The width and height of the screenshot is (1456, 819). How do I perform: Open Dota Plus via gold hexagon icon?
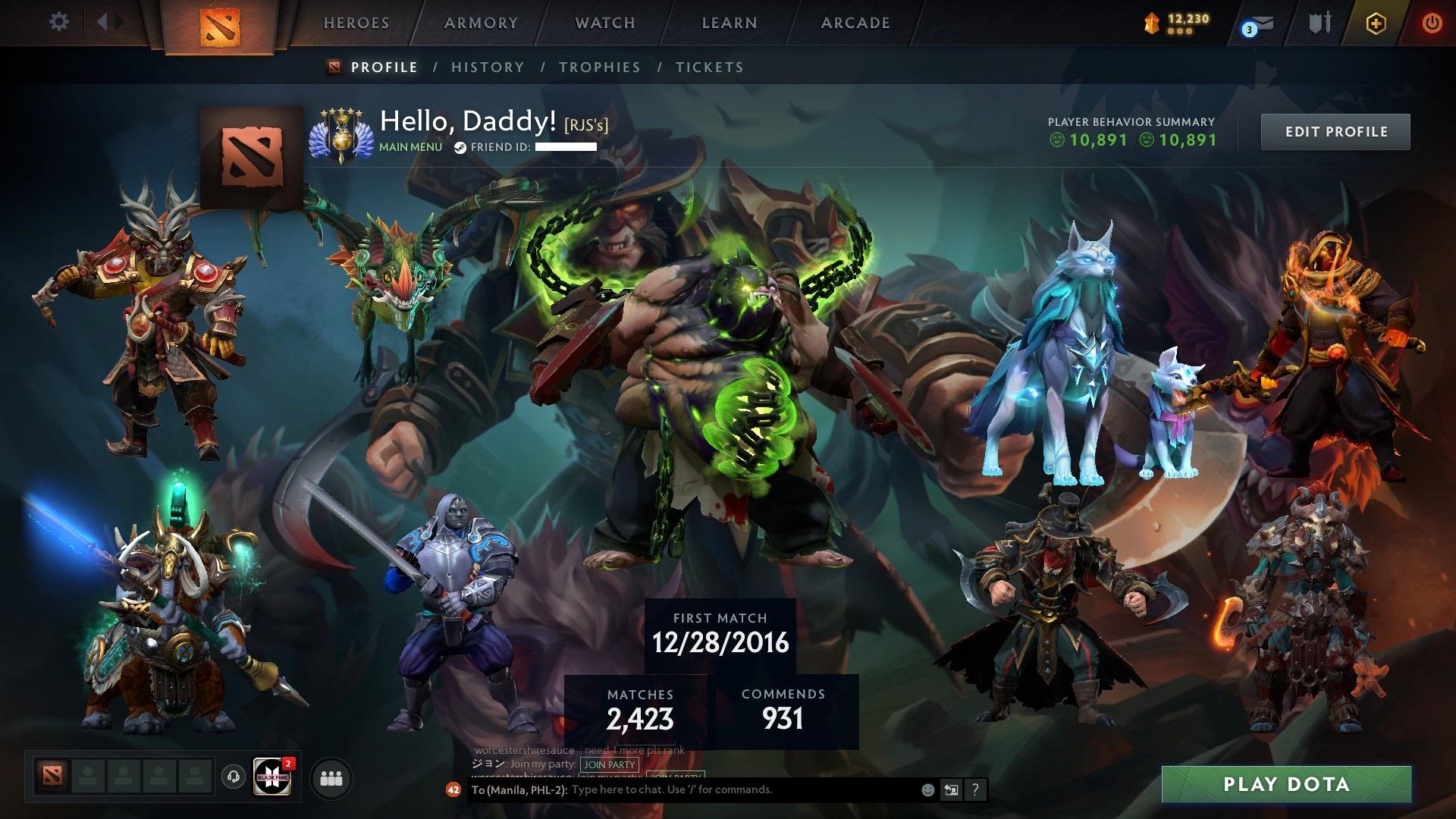(1376, 22)
